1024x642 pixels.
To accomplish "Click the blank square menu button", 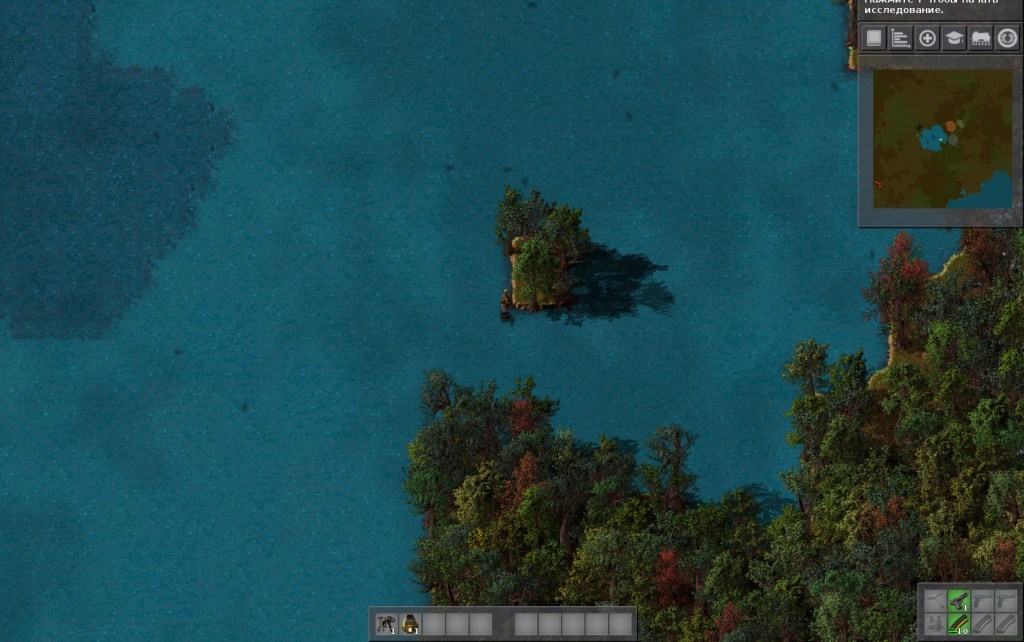I will click(x=874, y=38).
